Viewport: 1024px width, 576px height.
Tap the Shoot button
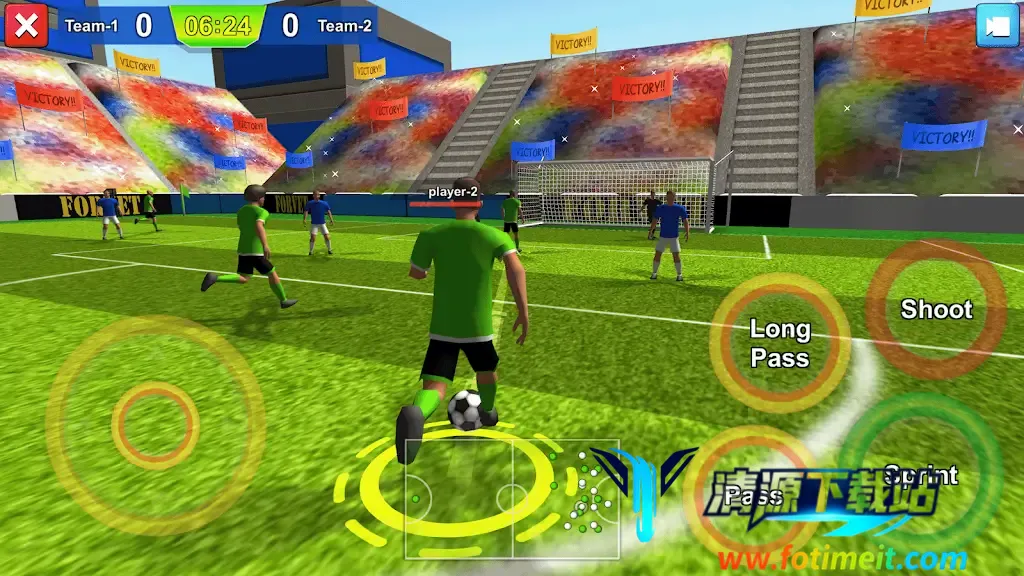[936, 309]
